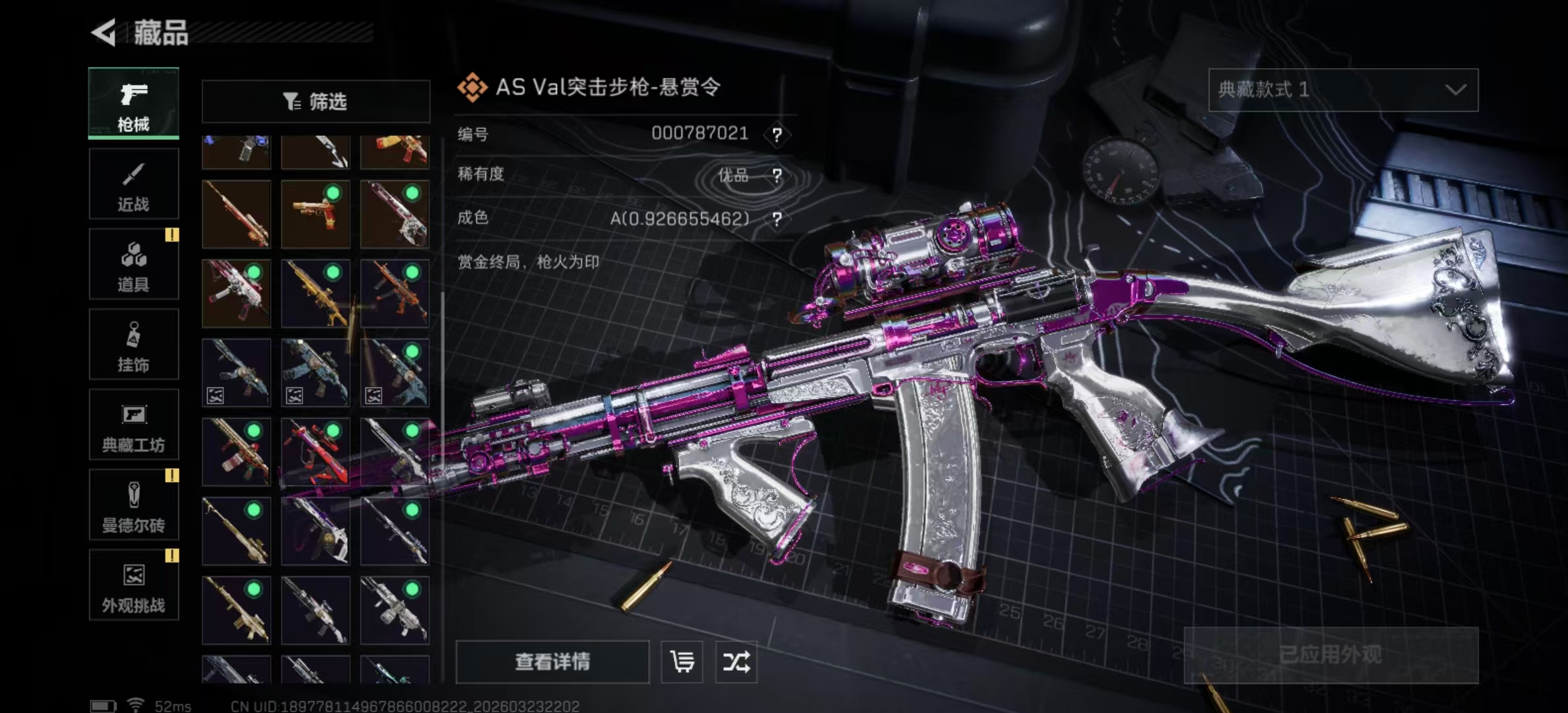Open the cart list icon button
The image size is (1568, 713).
682,662
